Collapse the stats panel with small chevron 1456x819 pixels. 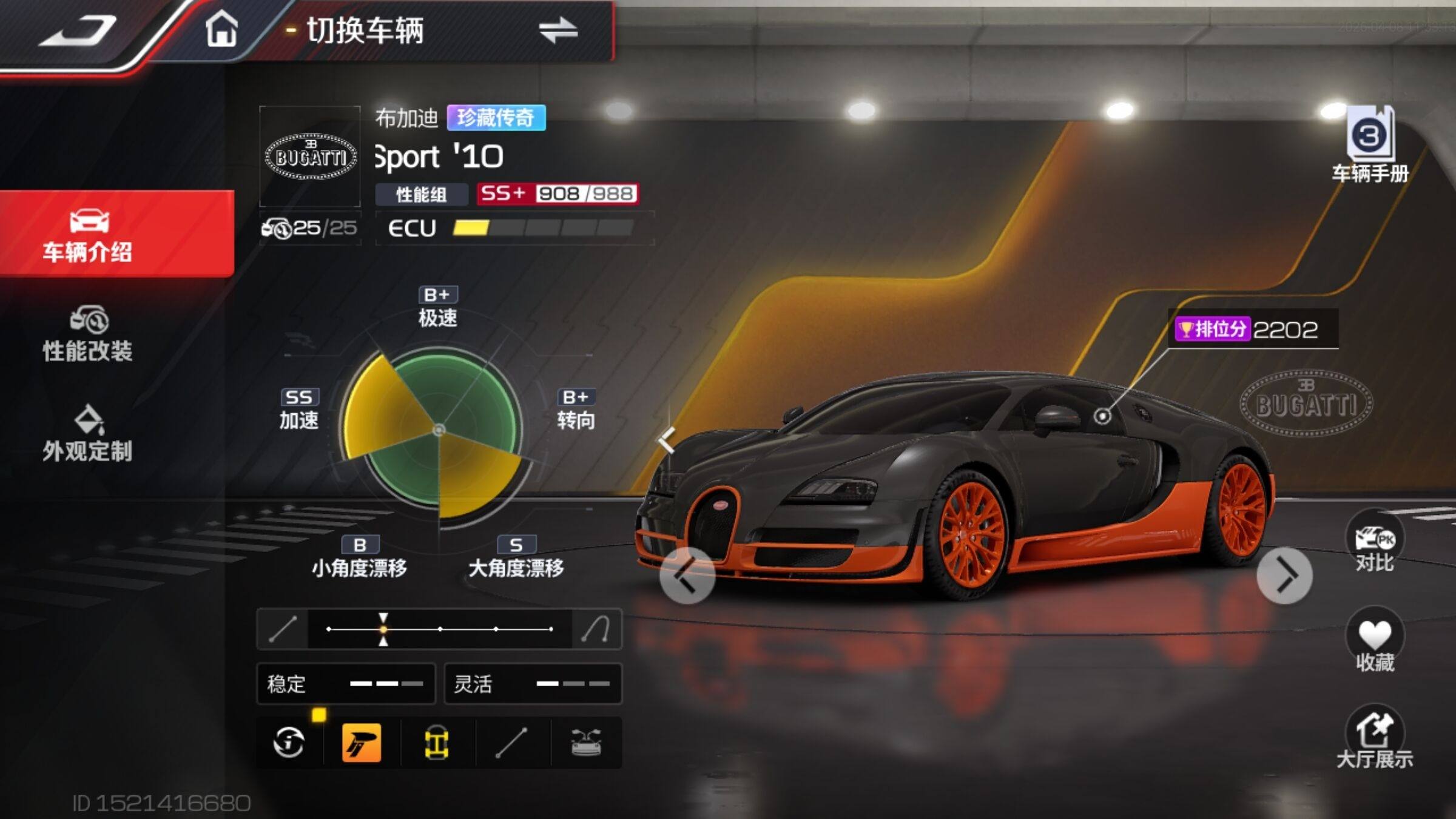(x=667, y=440)
